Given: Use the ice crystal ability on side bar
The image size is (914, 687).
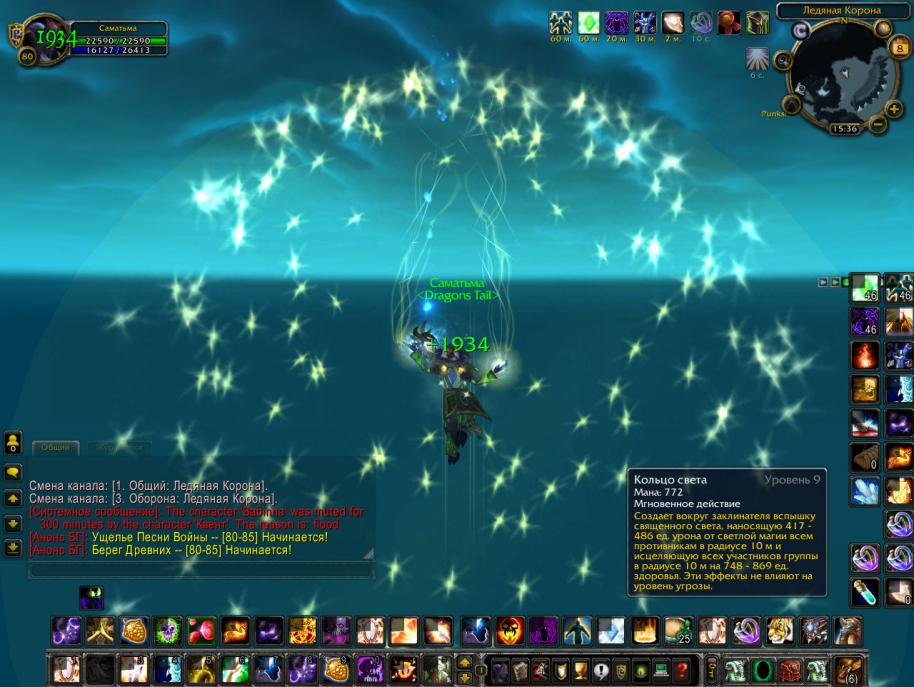Looking at the screenshot, I should (864, 490).
